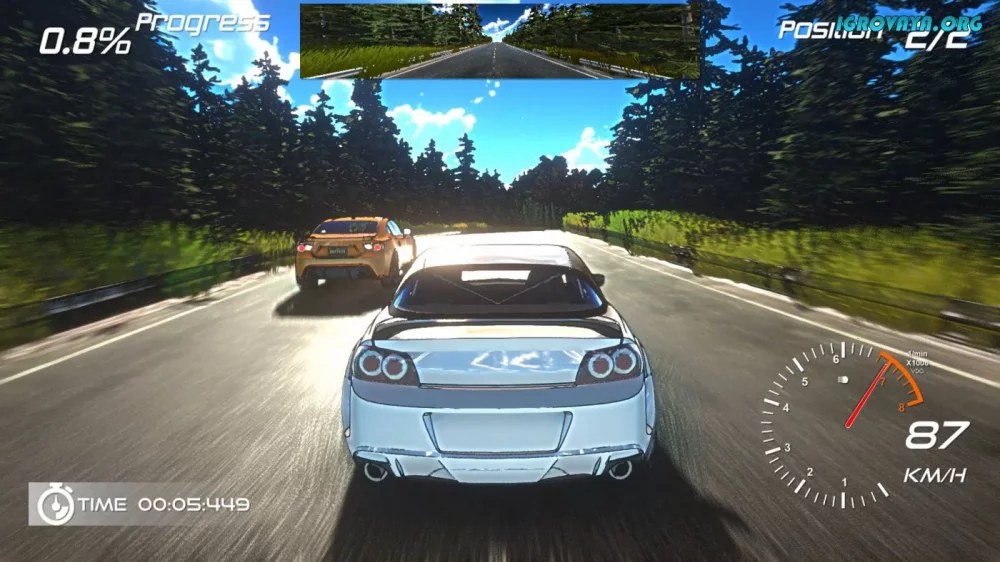Click the stopwatch icon beside the timer
Screen dimensions: 1000x562
coord(55,504)
